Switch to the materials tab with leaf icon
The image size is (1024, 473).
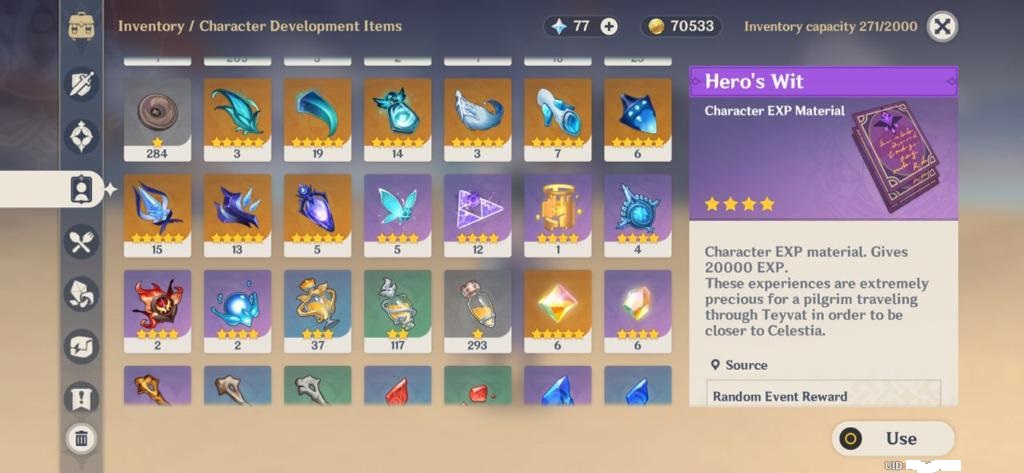click(x=82, y=294)
